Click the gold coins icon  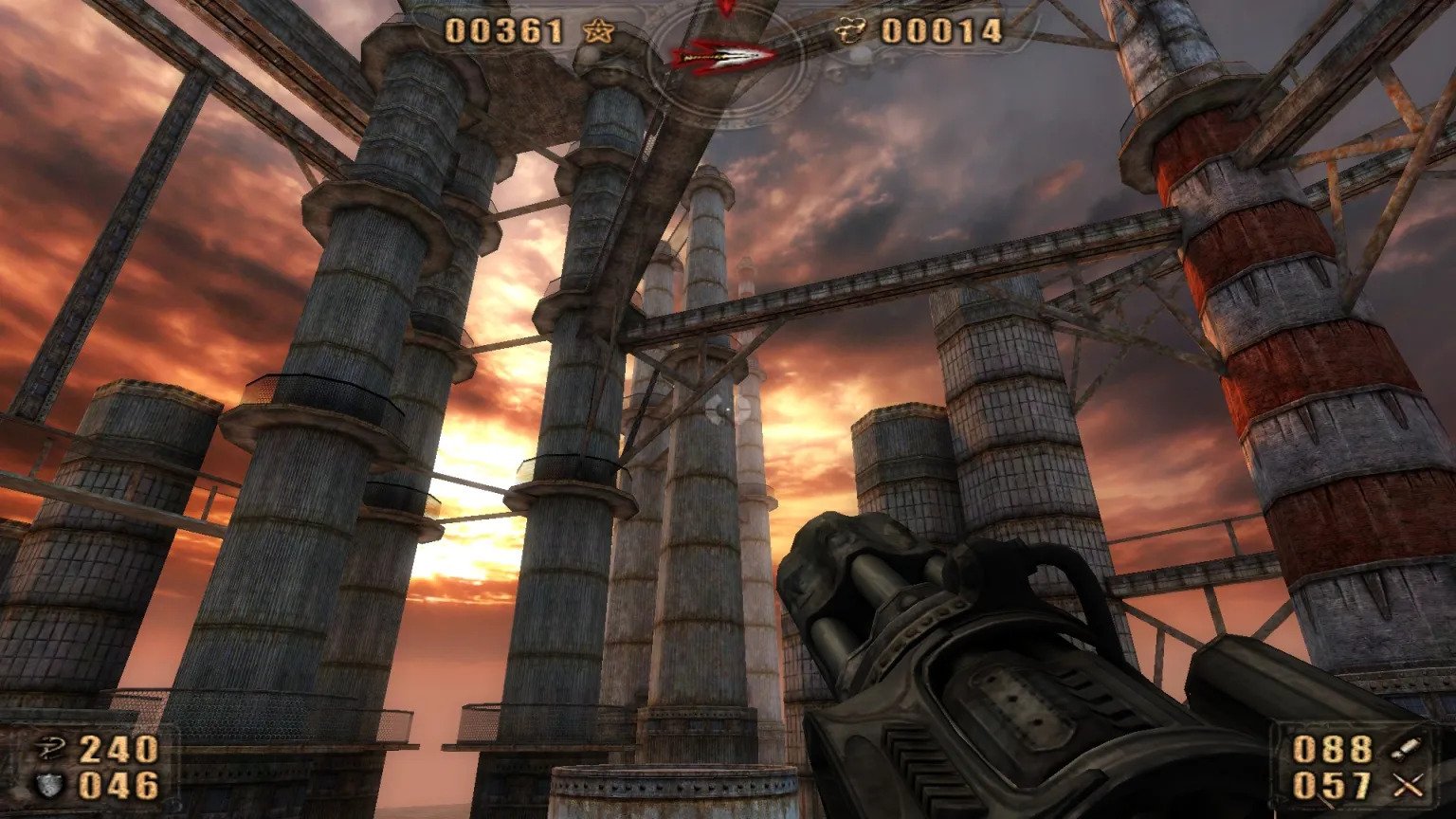pos(852,32)
